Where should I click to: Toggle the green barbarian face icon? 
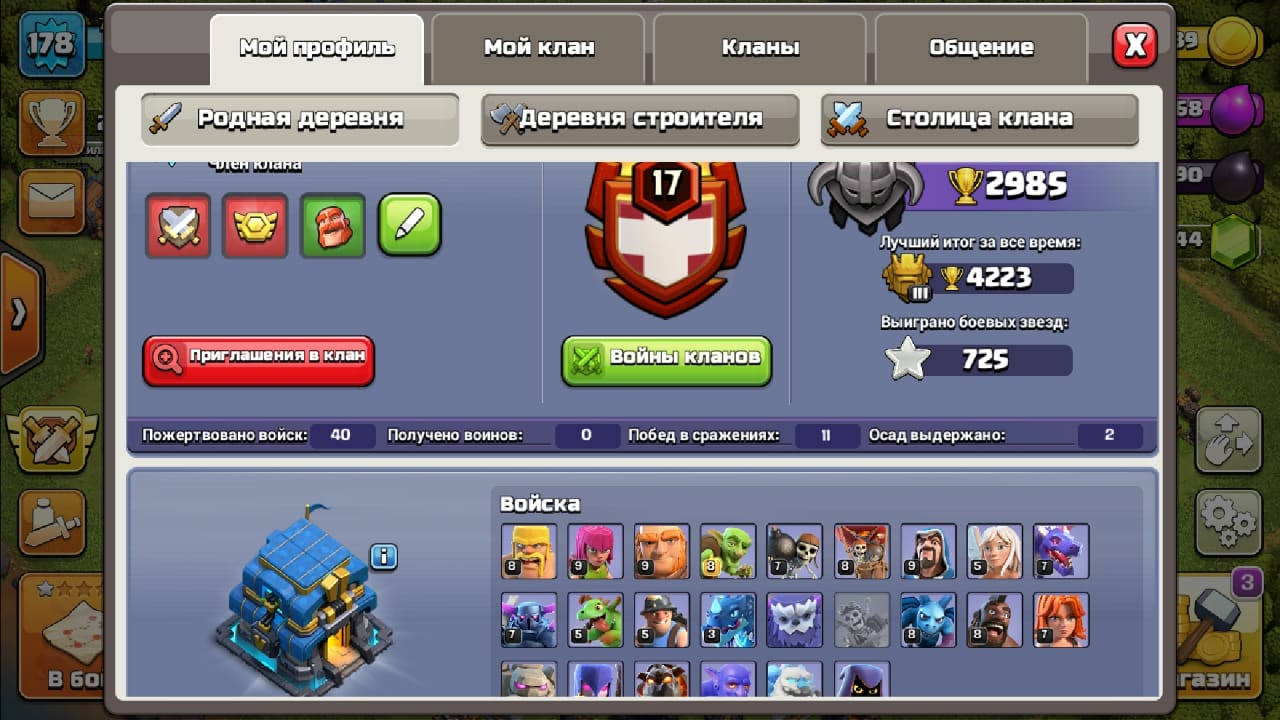point(333,225)
